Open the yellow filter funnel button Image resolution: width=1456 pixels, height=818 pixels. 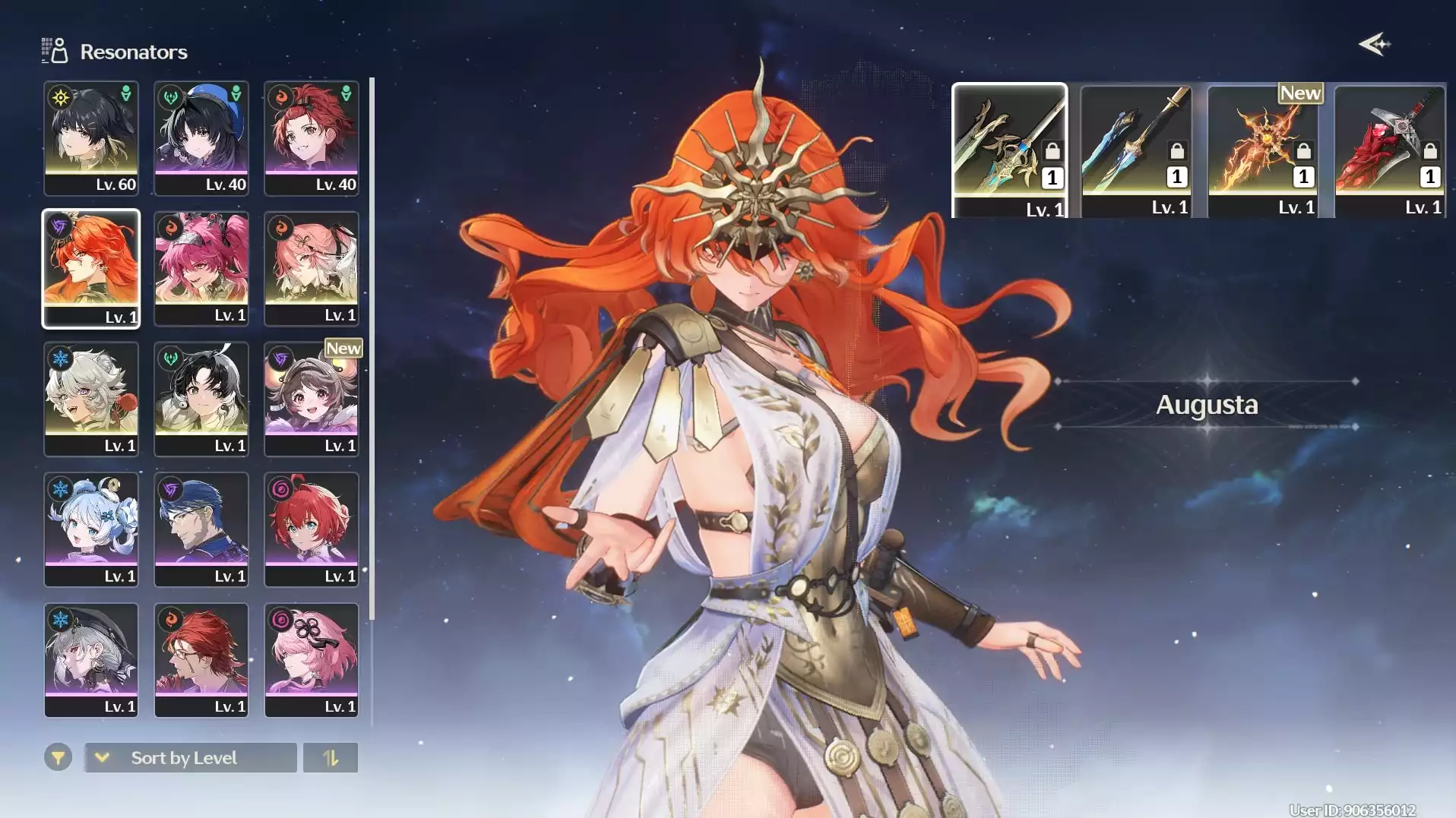pos(58,758)
